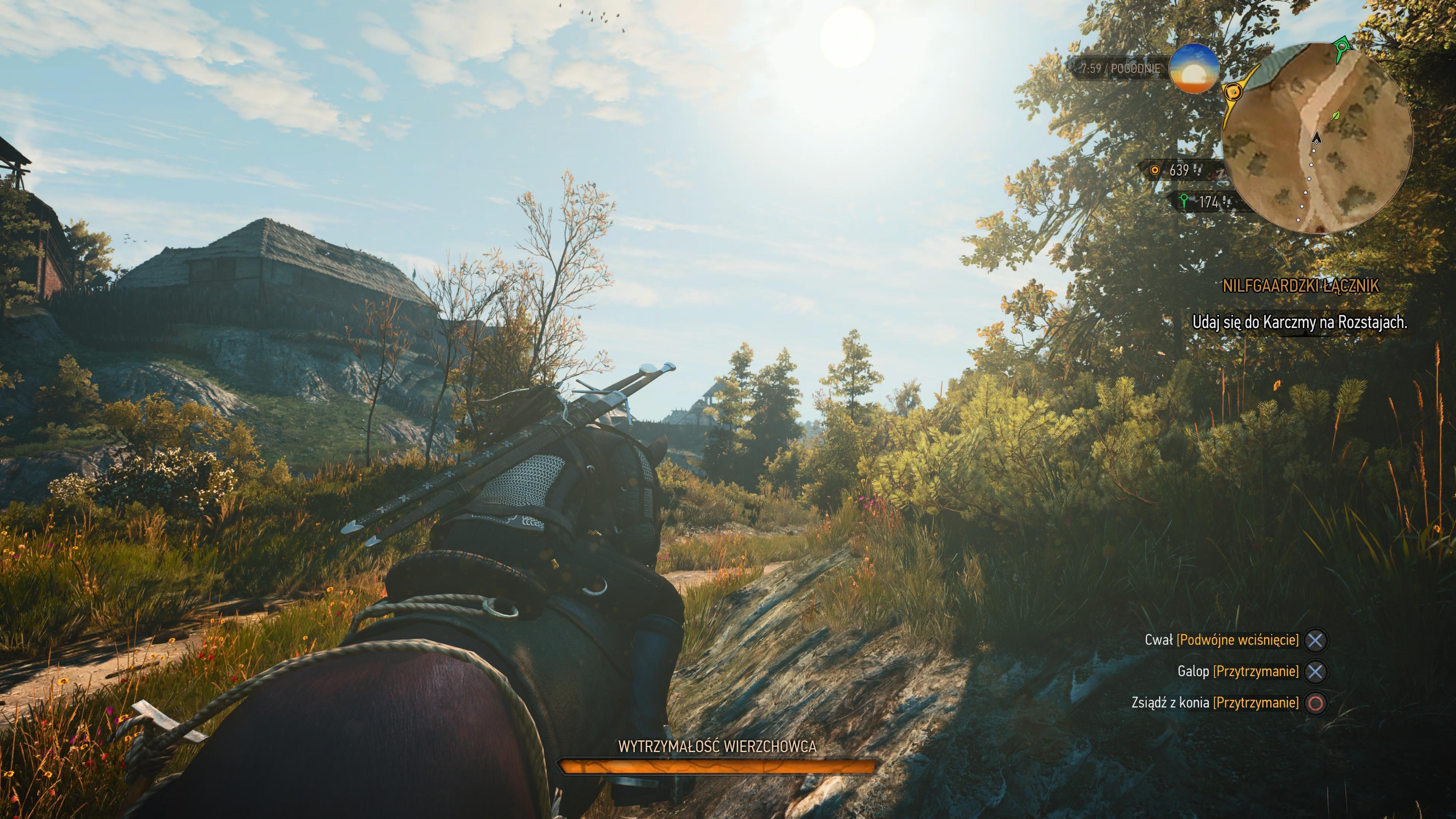Click the sunrise weather icon

pyautogui.click(x=1194, y=68)
